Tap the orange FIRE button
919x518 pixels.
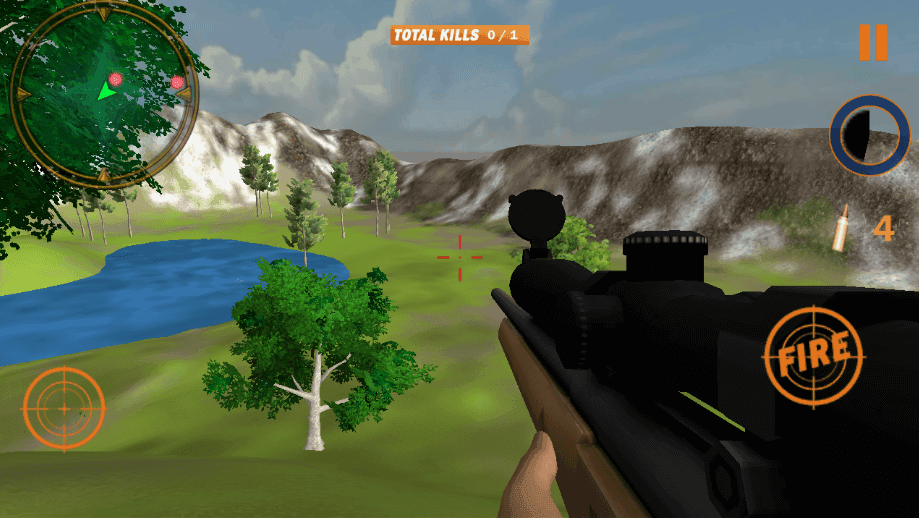click(x=813, y=357)
